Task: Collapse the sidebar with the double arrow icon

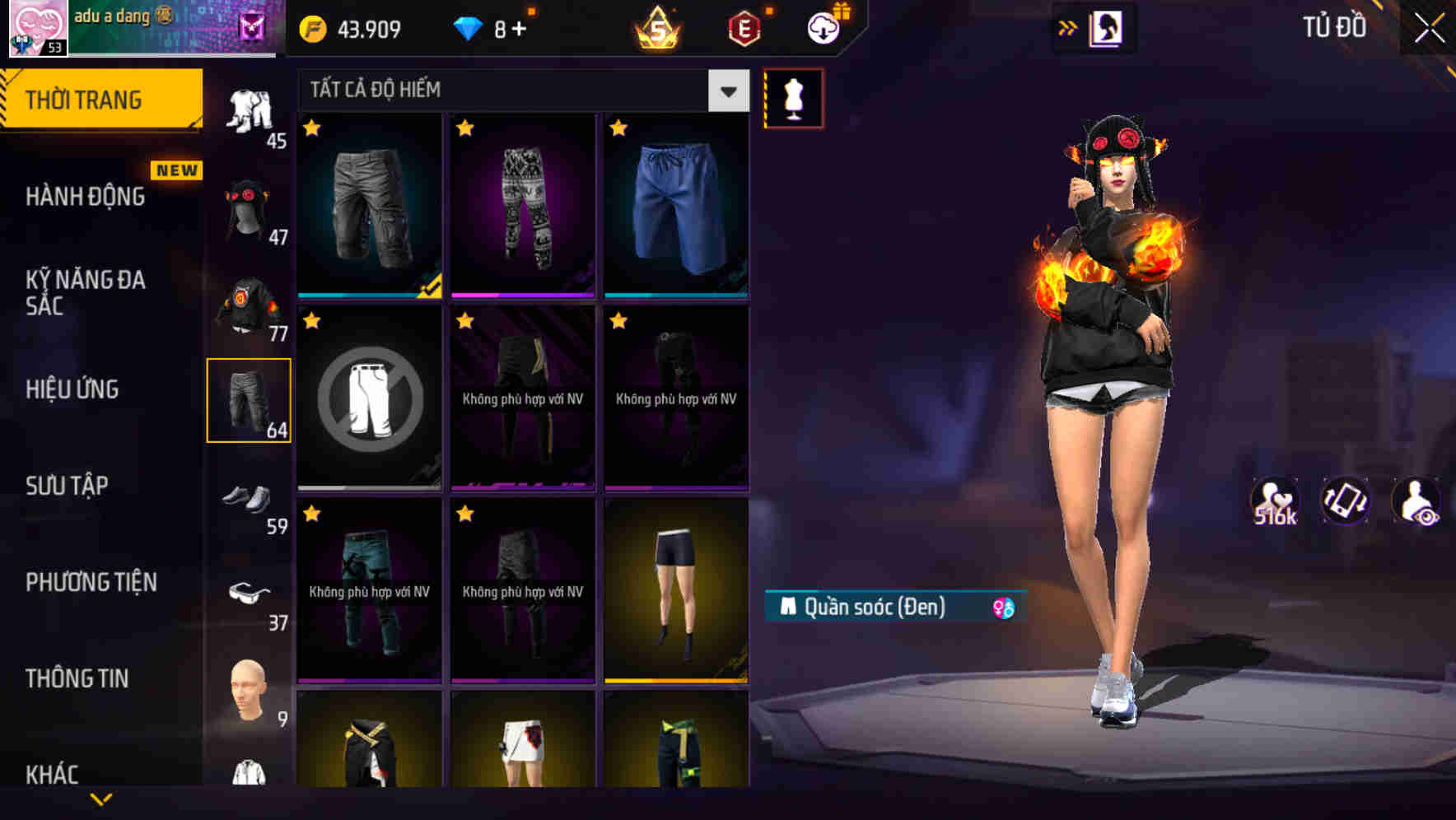Action: click(x=1068, y=26)
